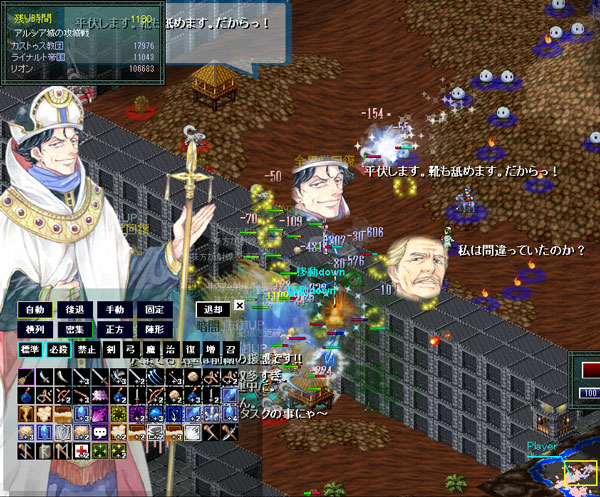Choose the 横列 (line) formation

pyautogui.click(x=33, y=329)
